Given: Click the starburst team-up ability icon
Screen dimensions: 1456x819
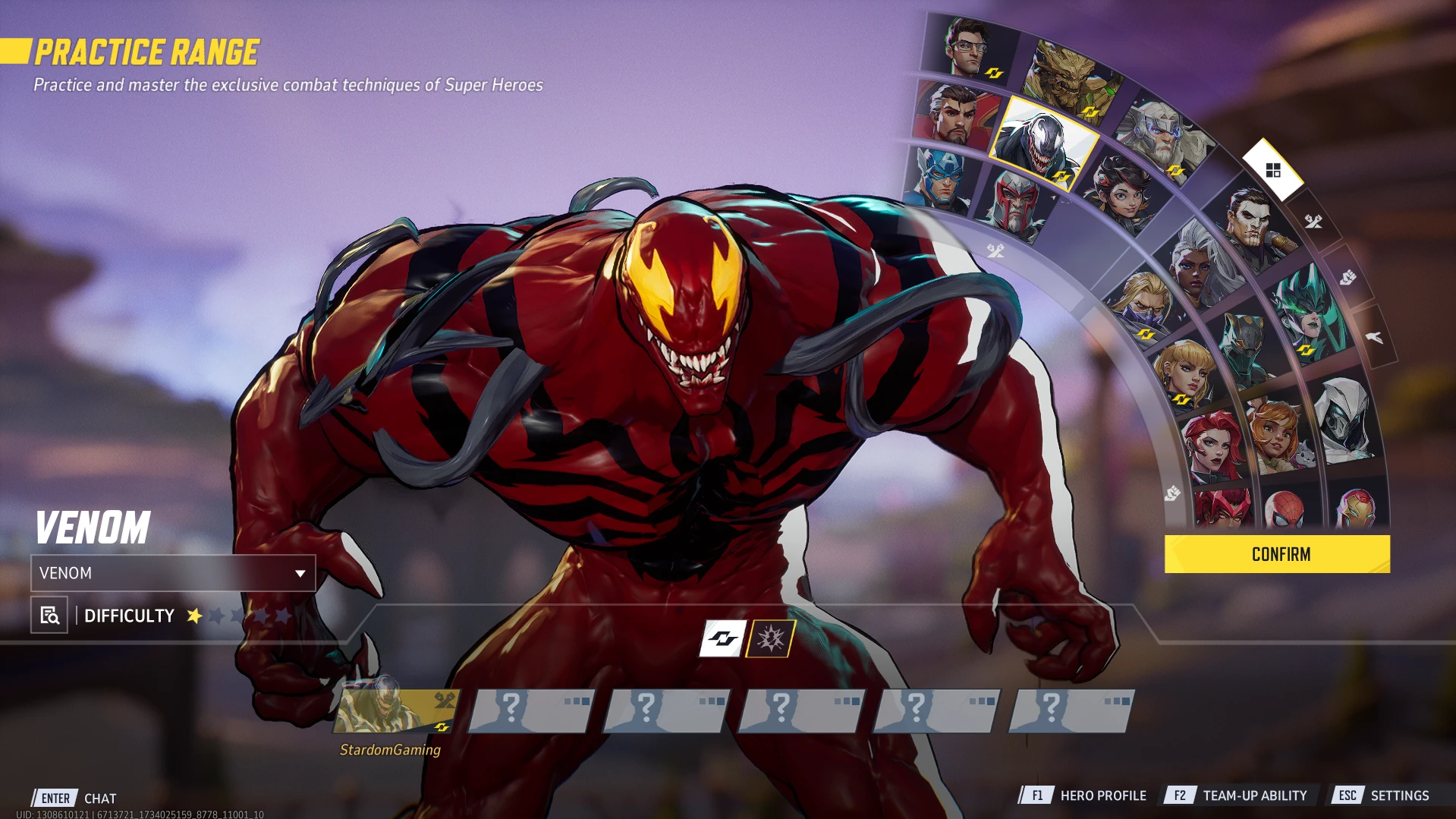Looking at the screenshot, I should click(x=770, y=638).
